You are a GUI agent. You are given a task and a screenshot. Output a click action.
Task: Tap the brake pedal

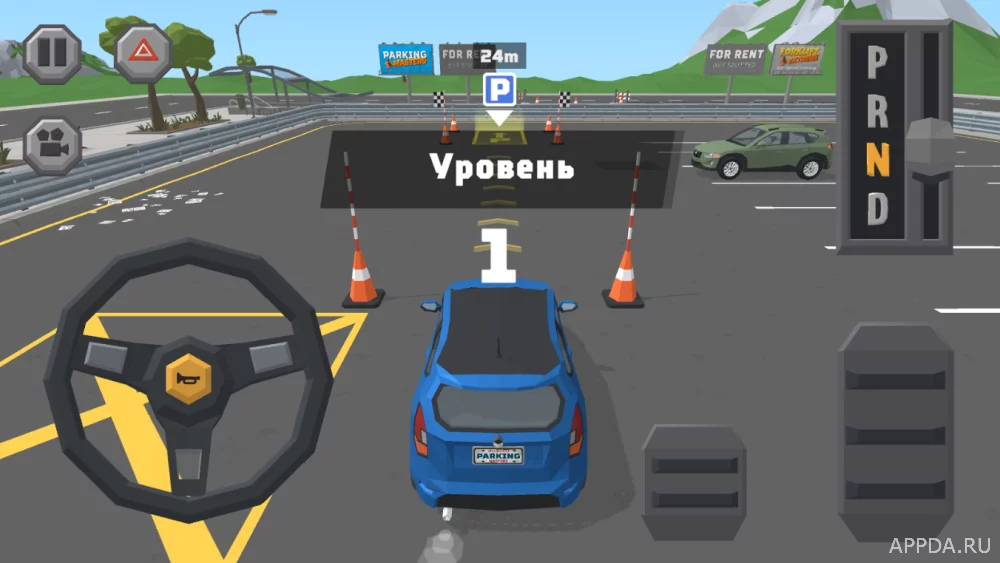pos(693,482)
